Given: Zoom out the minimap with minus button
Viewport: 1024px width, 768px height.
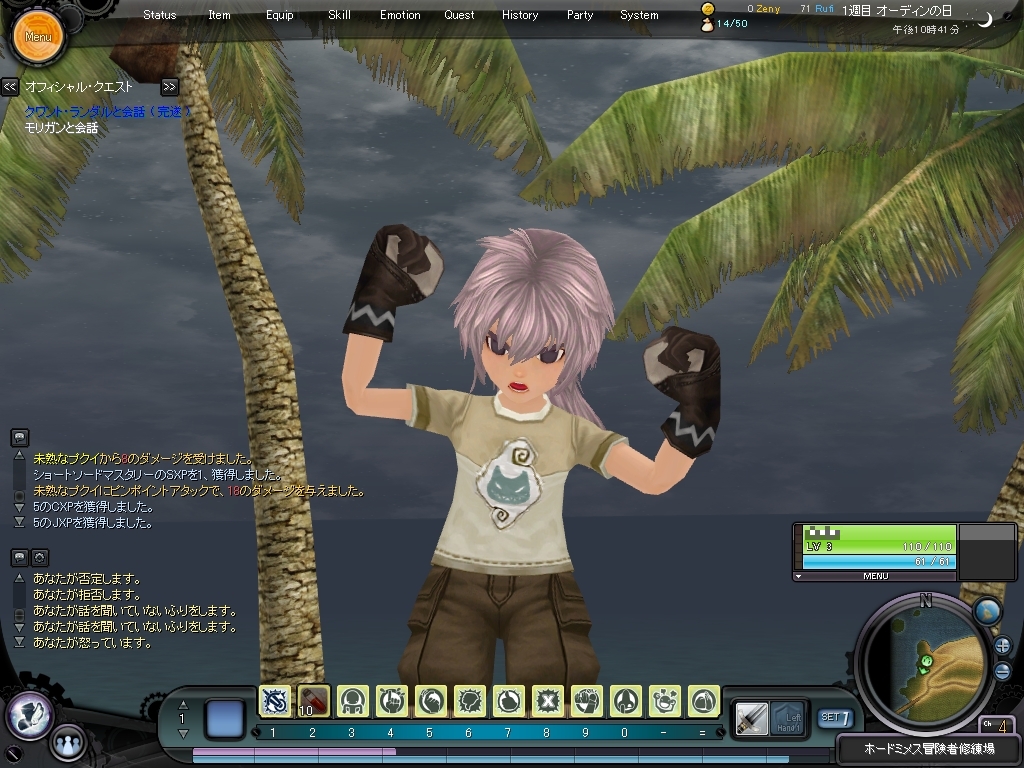Looking at the screenshot, I should point(1002,671).
